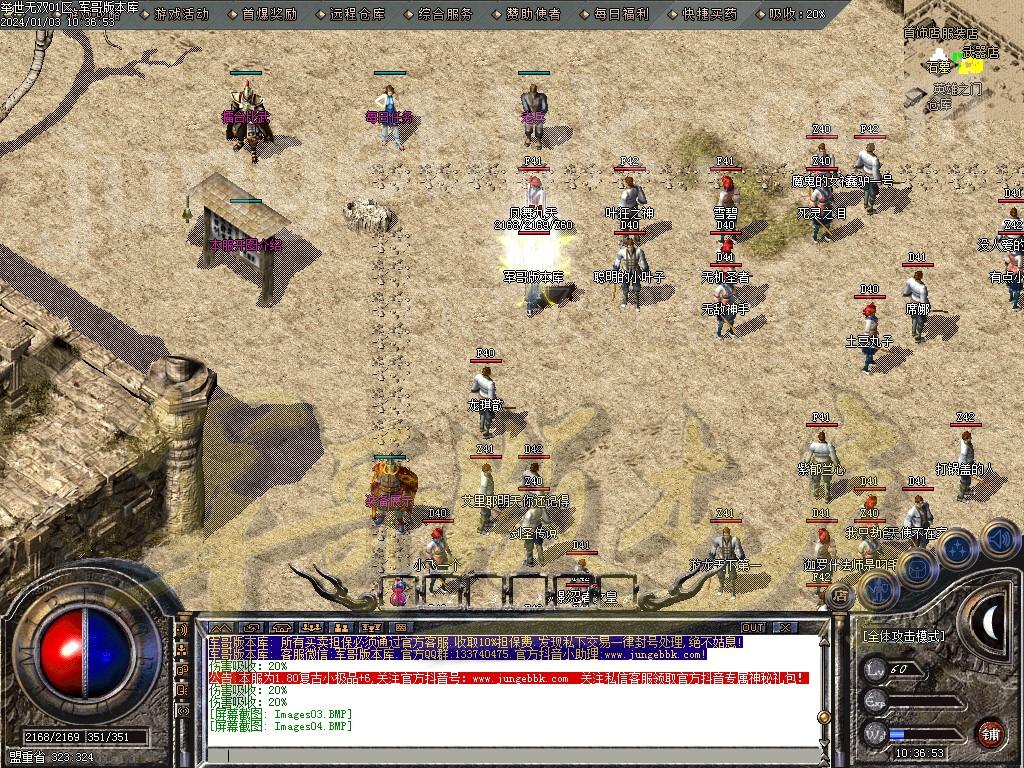Toggle sound with the speaker button
The width and height of the screenshot is (1024, 768).
click(998, 541)
